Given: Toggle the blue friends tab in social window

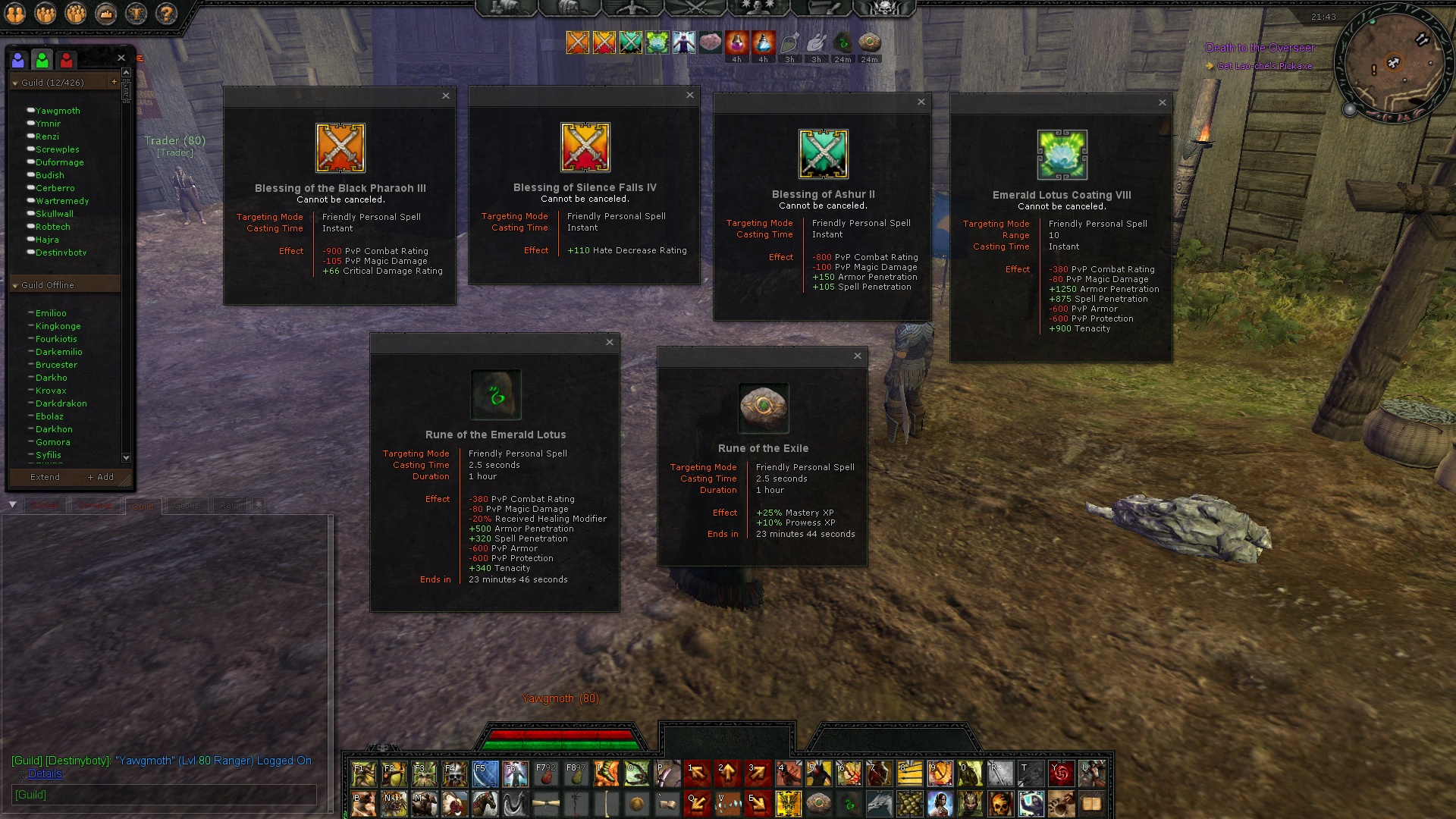Looking at the screenshot, I should (x=18, y=60).
